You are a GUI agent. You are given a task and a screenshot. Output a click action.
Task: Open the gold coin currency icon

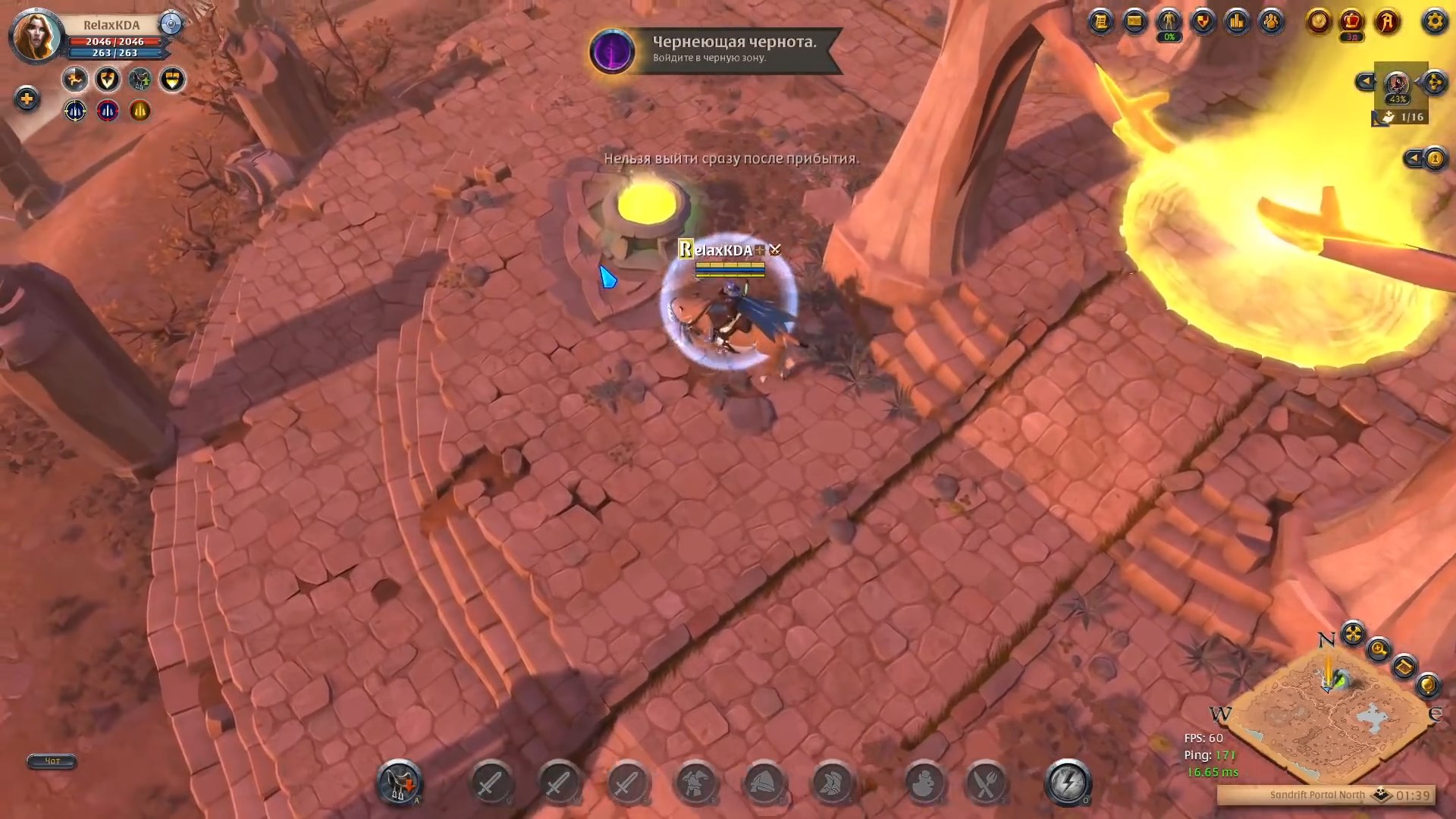[1318, 22]
